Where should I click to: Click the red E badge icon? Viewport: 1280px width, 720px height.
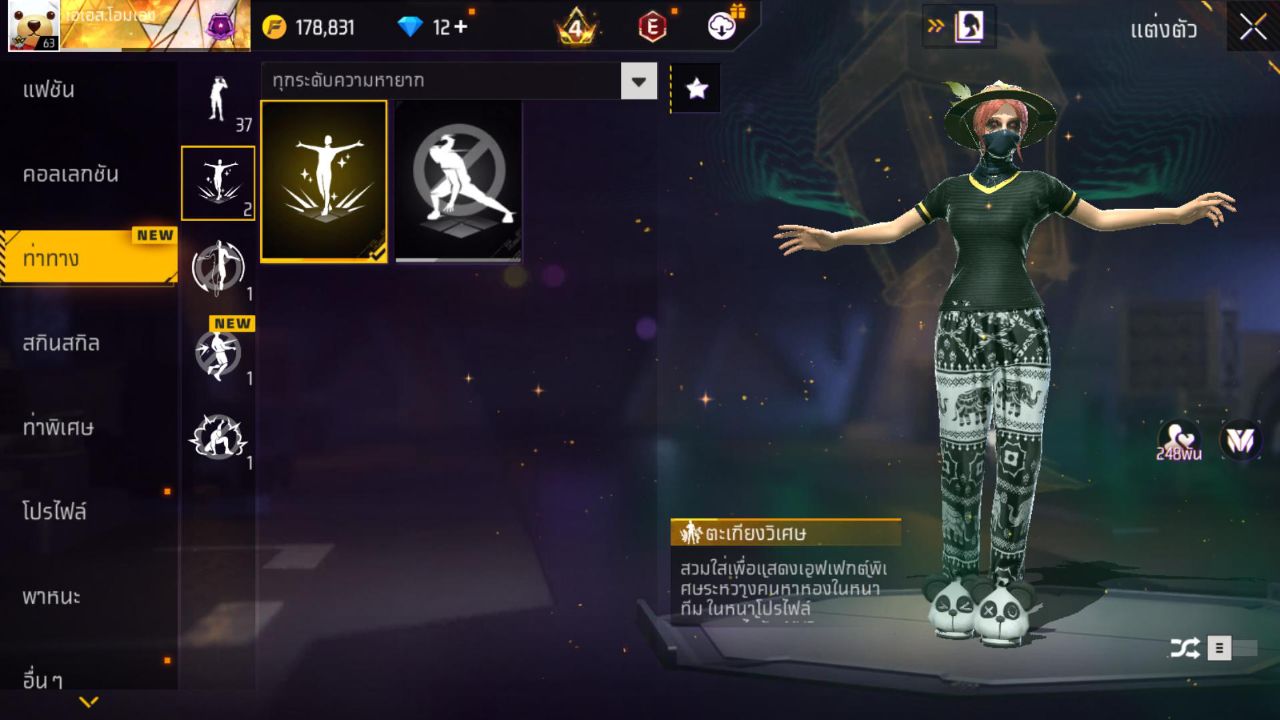tap(651, 27)
